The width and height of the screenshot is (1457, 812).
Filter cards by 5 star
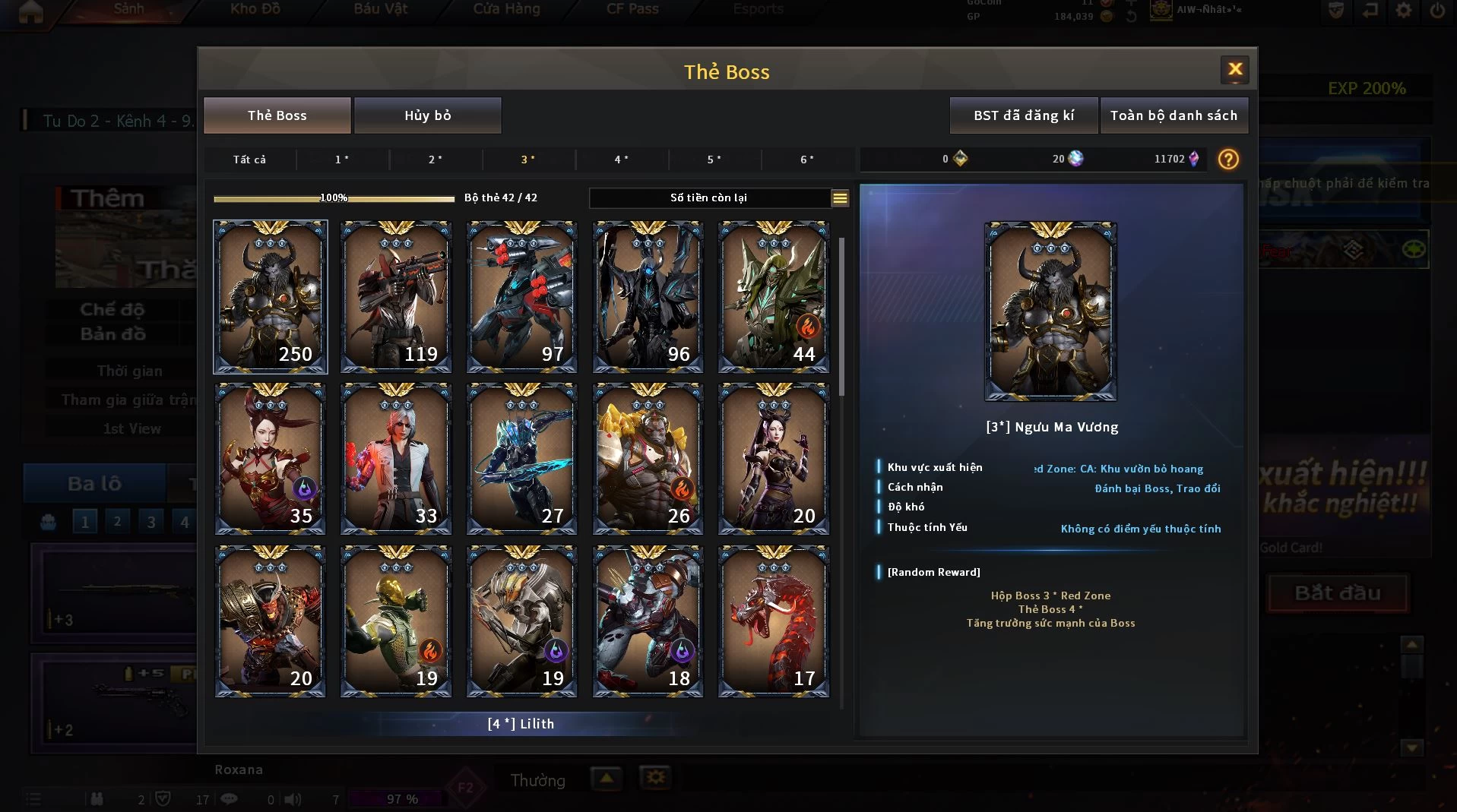[714, 160]
